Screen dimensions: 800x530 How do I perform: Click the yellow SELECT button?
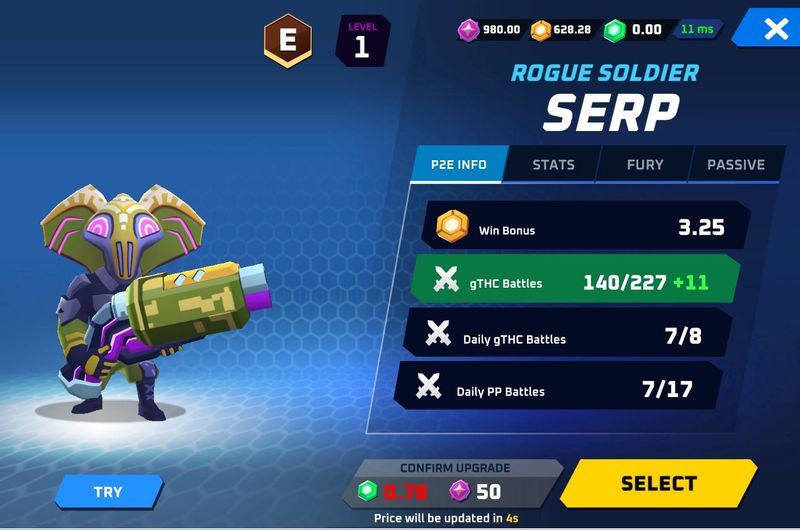coord(658,484)
